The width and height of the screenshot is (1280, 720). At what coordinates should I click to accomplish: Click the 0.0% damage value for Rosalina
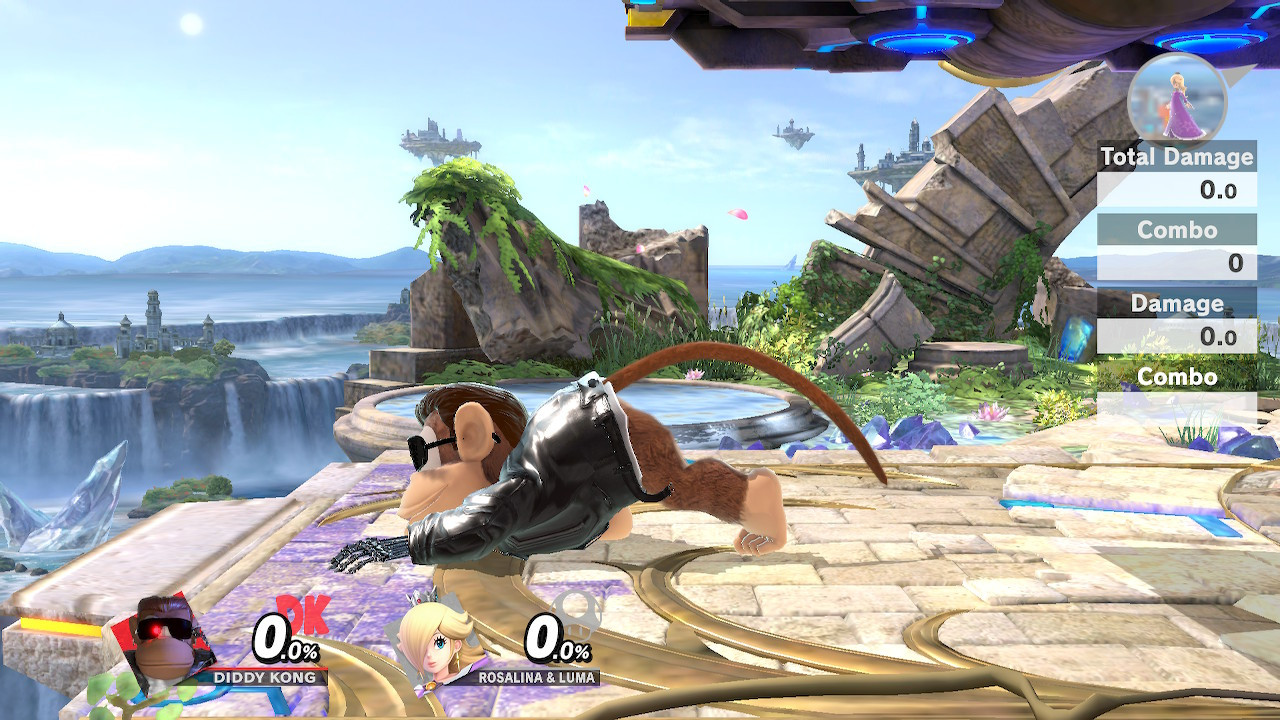(558, 636)
